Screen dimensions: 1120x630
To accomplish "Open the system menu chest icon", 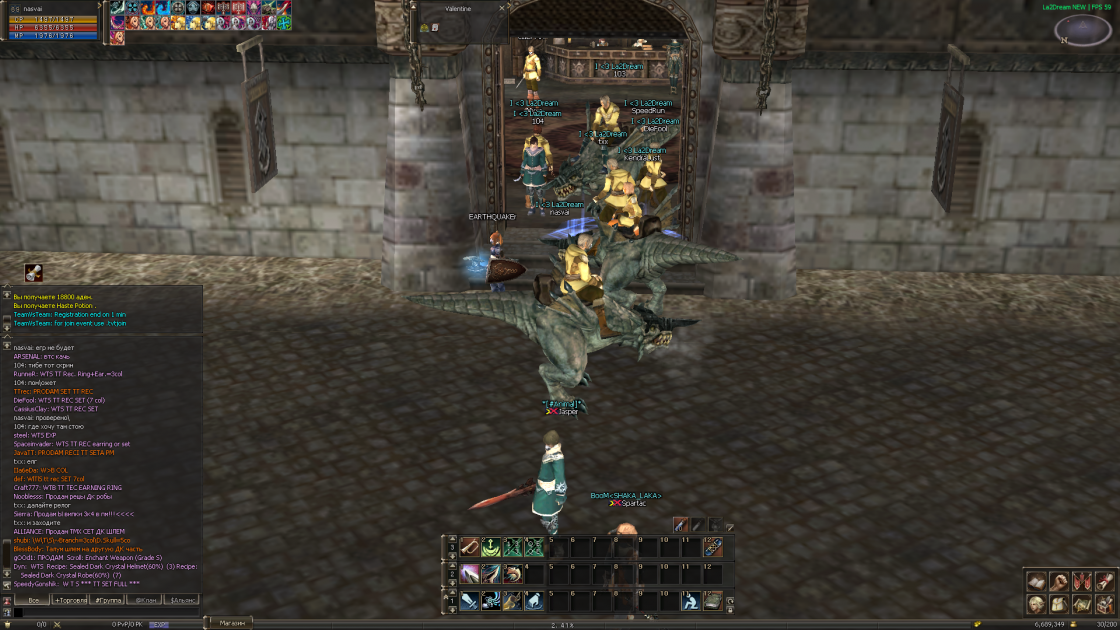I will [1104, 604].
